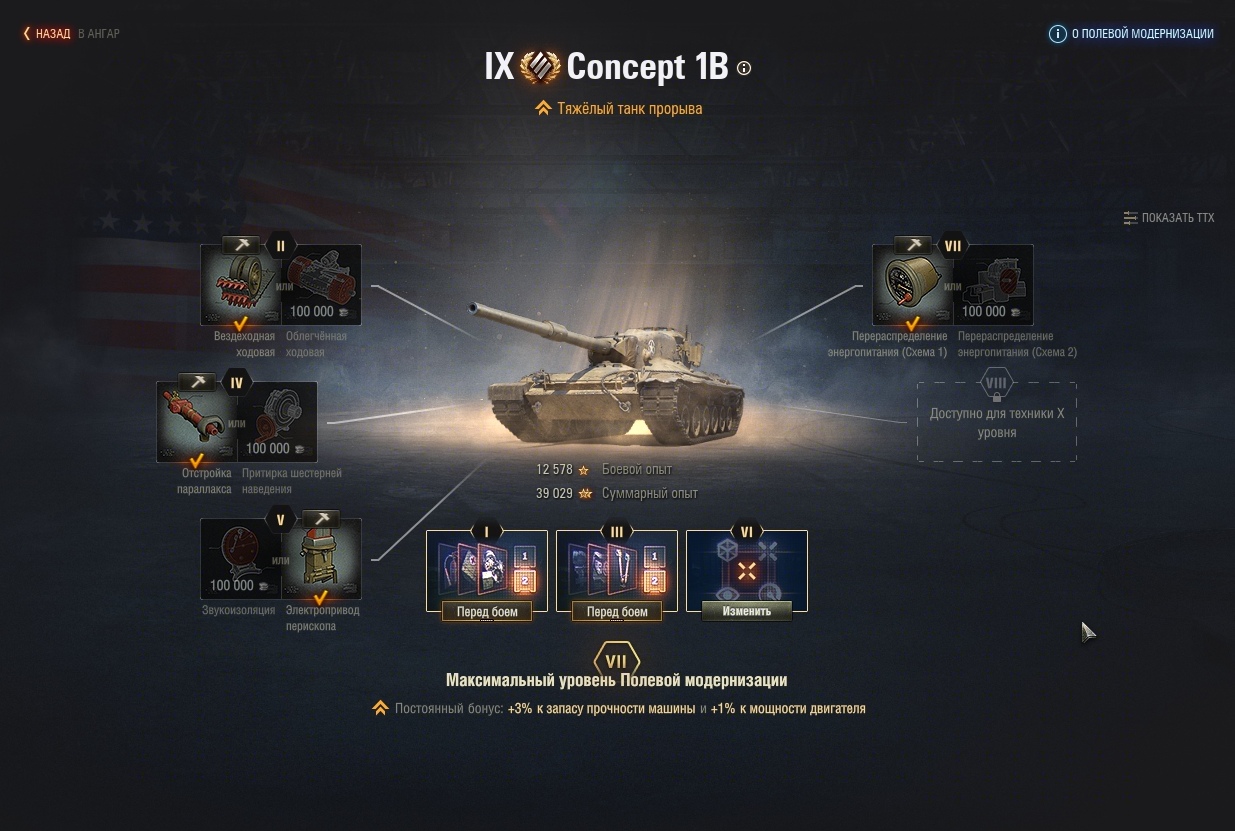Click Перед боем under level III
The height and width of the screenshot is (831, 1235).
click(617, 611)
